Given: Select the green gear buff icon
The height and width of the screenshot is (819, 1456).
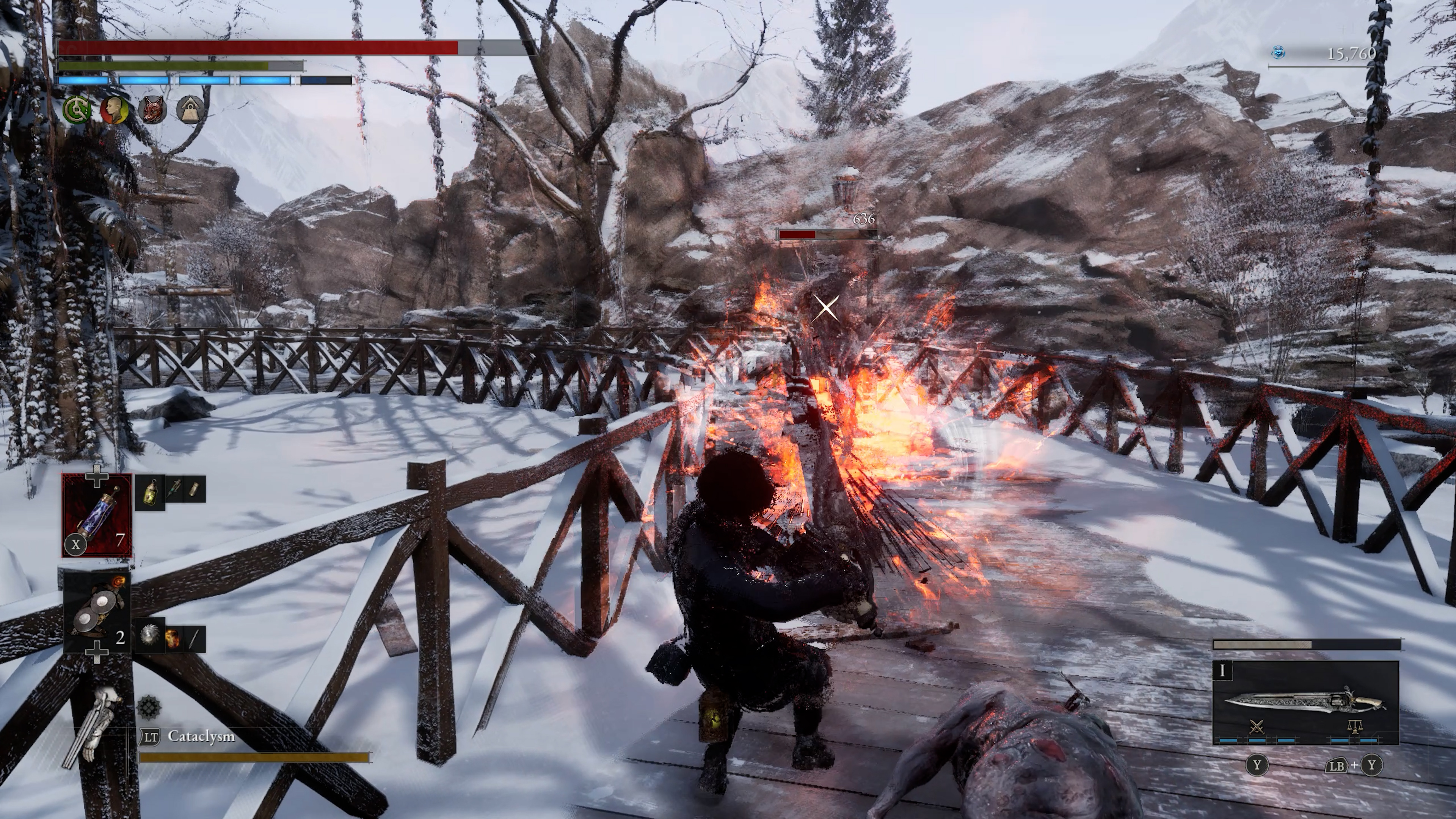Looking at the screenshot, I should click(76, 110).
